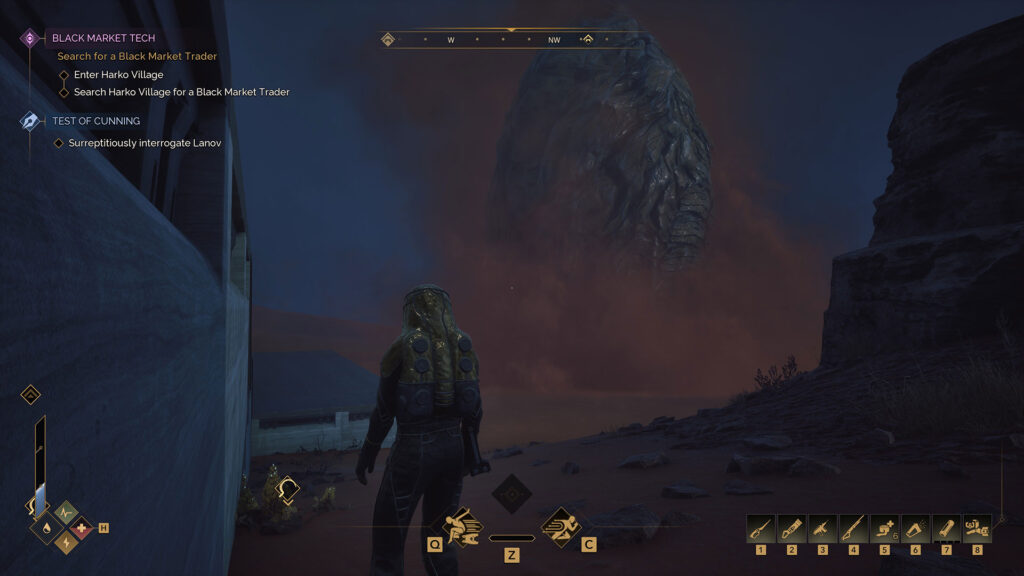Screen dimensions: 1024x576
Task: Open the Test of Cunning quest entry
Action: pos(95,121)
